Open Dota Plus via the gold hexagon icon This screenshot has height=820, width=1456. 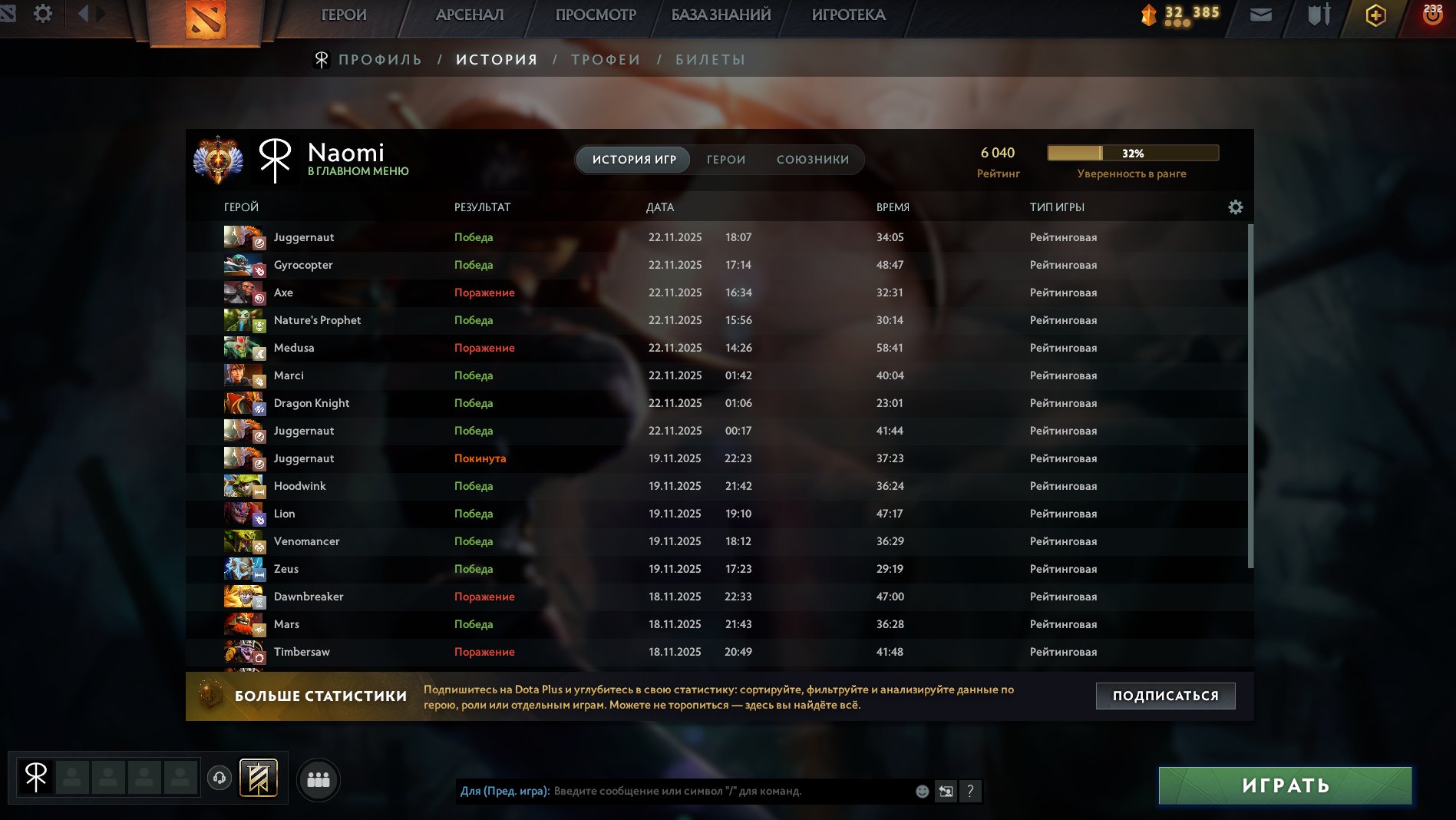click(x=1375, y=15)
